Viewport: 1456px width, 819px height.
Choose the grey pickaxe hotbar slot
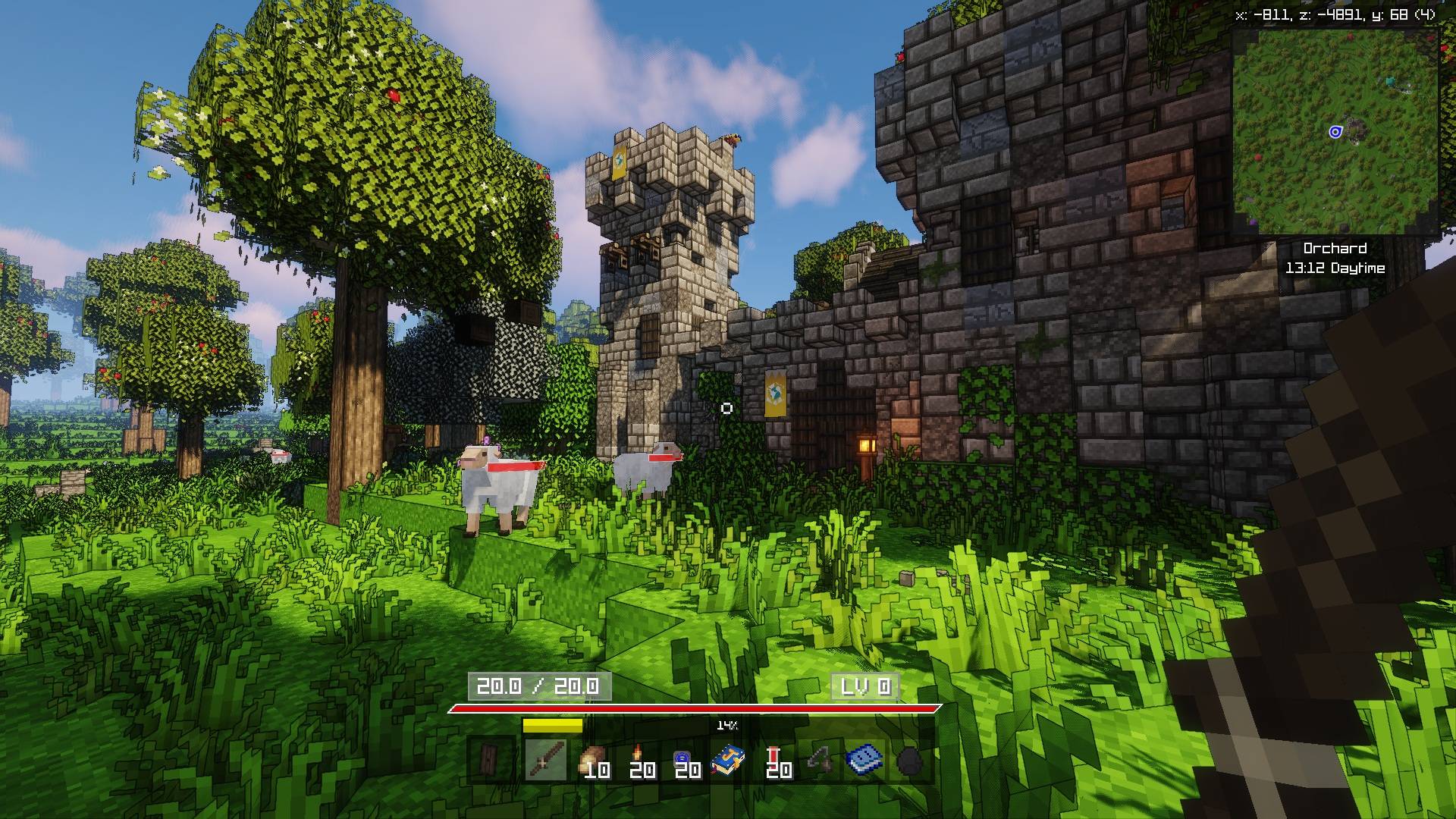click(820, 760)
